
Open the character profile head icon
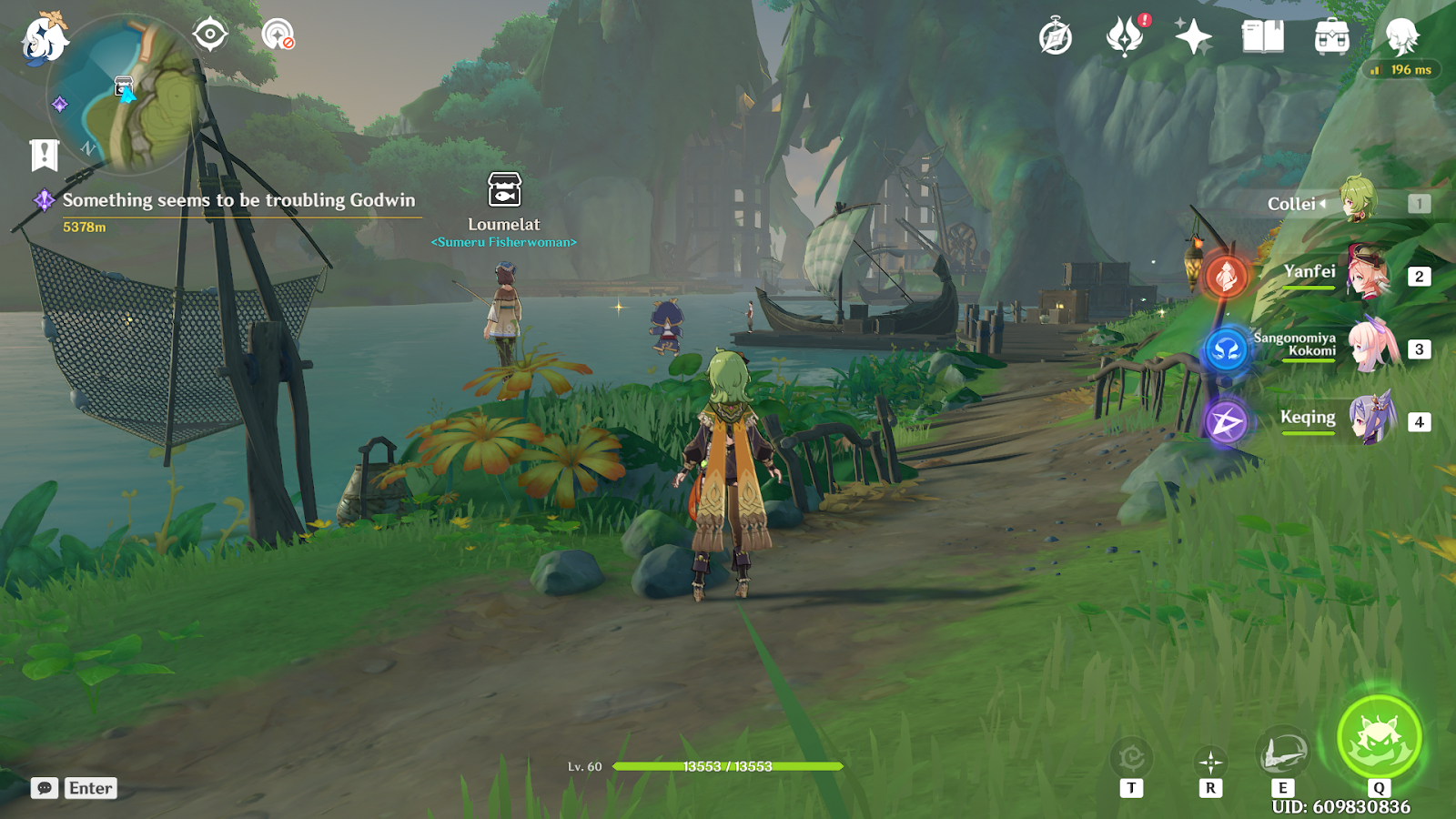pos(1401,37)
